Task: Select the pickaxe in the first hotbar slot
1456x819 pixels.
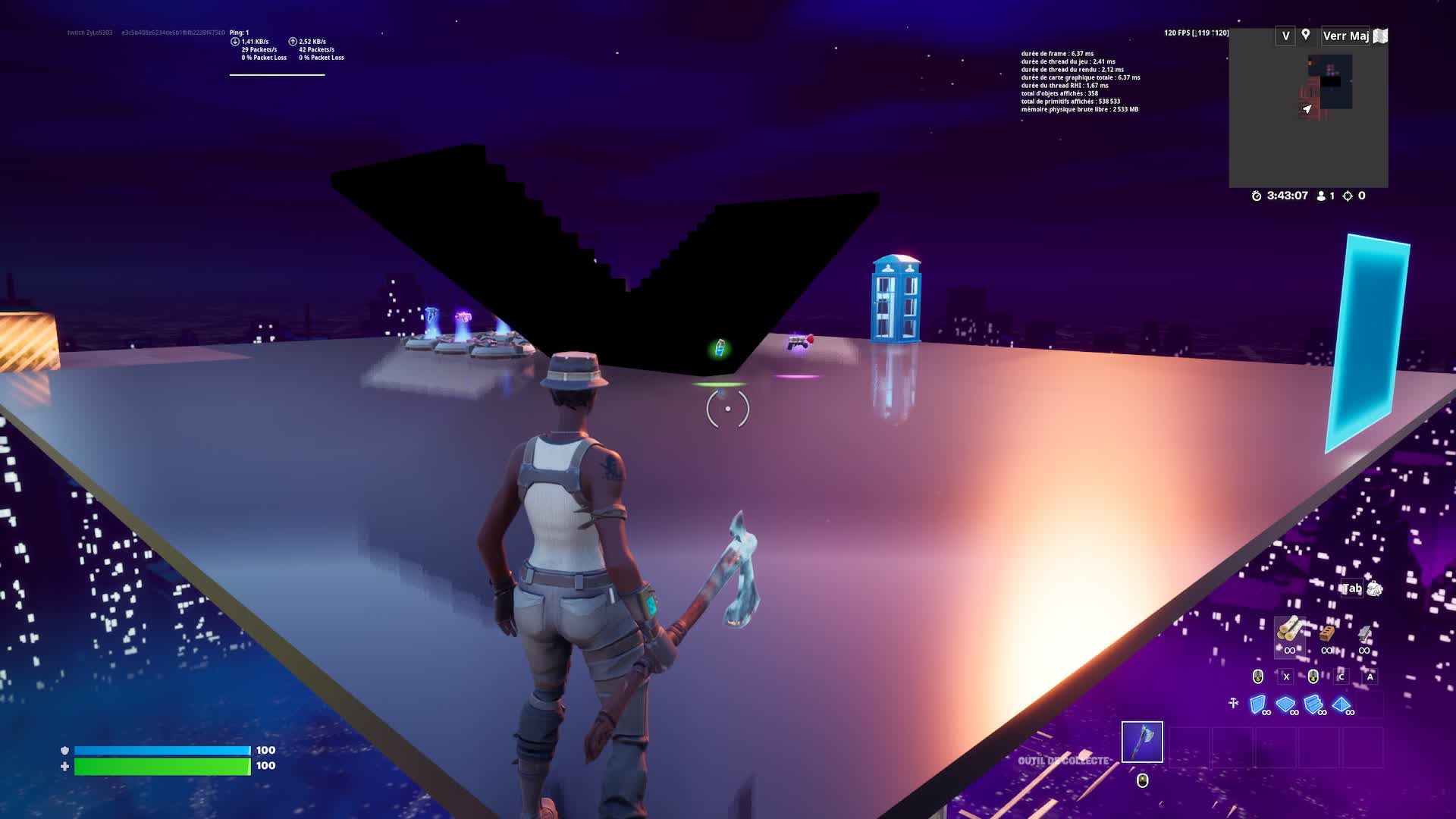Action: [x=1141, y=741]
